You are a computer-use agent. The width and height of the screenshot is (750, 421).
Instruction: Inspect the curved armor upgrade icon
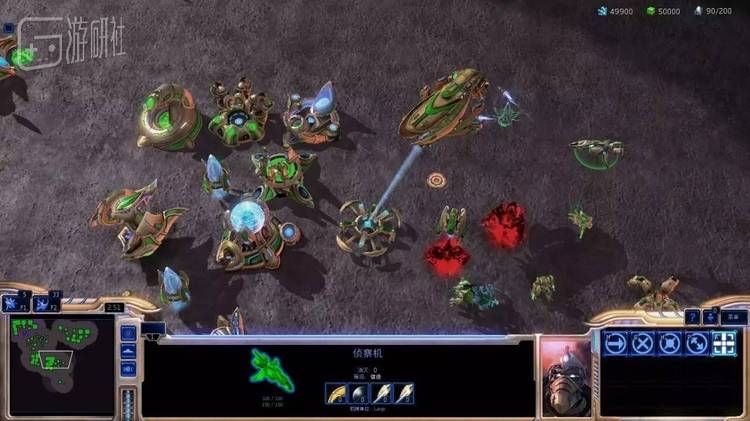click(x=335, y=394)
